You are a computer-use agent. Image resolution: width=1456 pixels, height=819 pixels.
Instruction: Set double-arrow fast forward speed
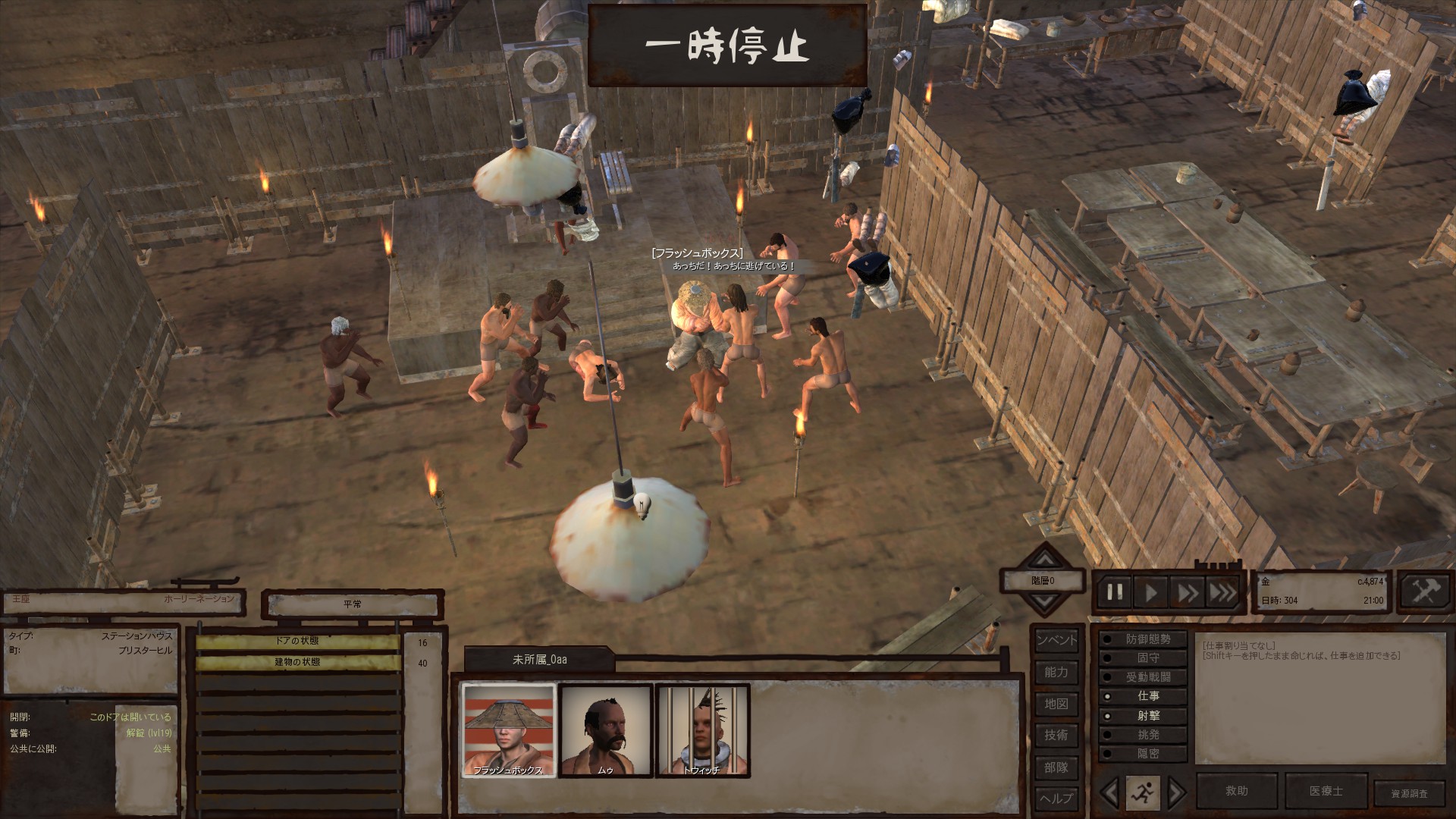point(1186,592)
